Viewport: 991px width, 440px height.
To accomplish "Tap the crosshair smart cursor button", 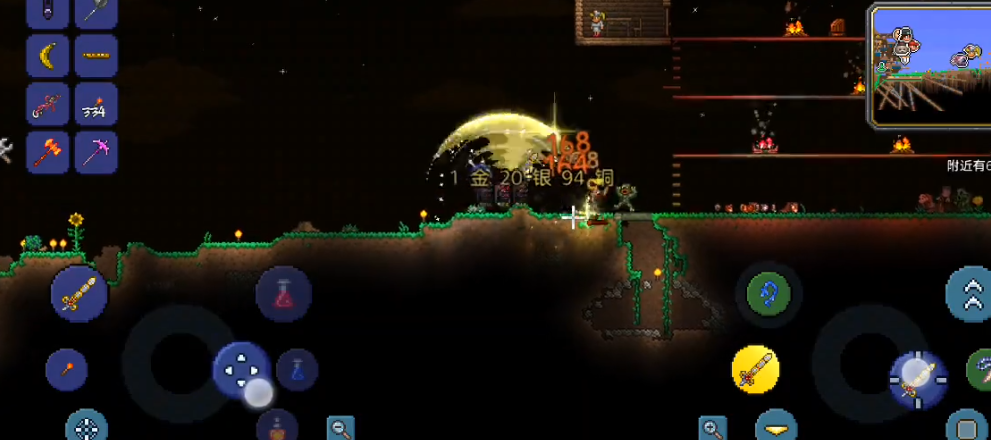I will pyautogui.click(x=87, y=427).
